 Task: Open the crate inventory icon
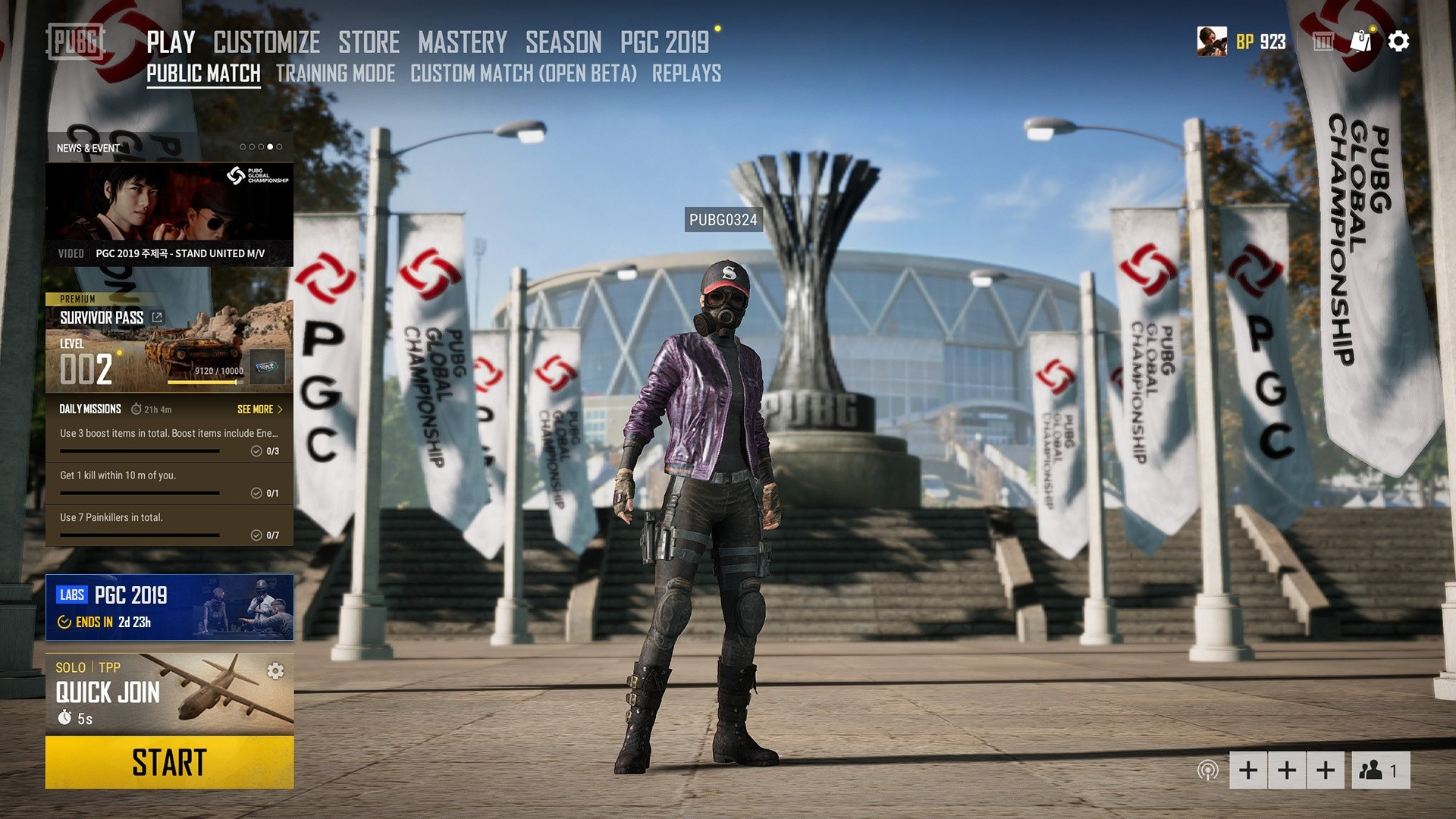pos(1323,41)
